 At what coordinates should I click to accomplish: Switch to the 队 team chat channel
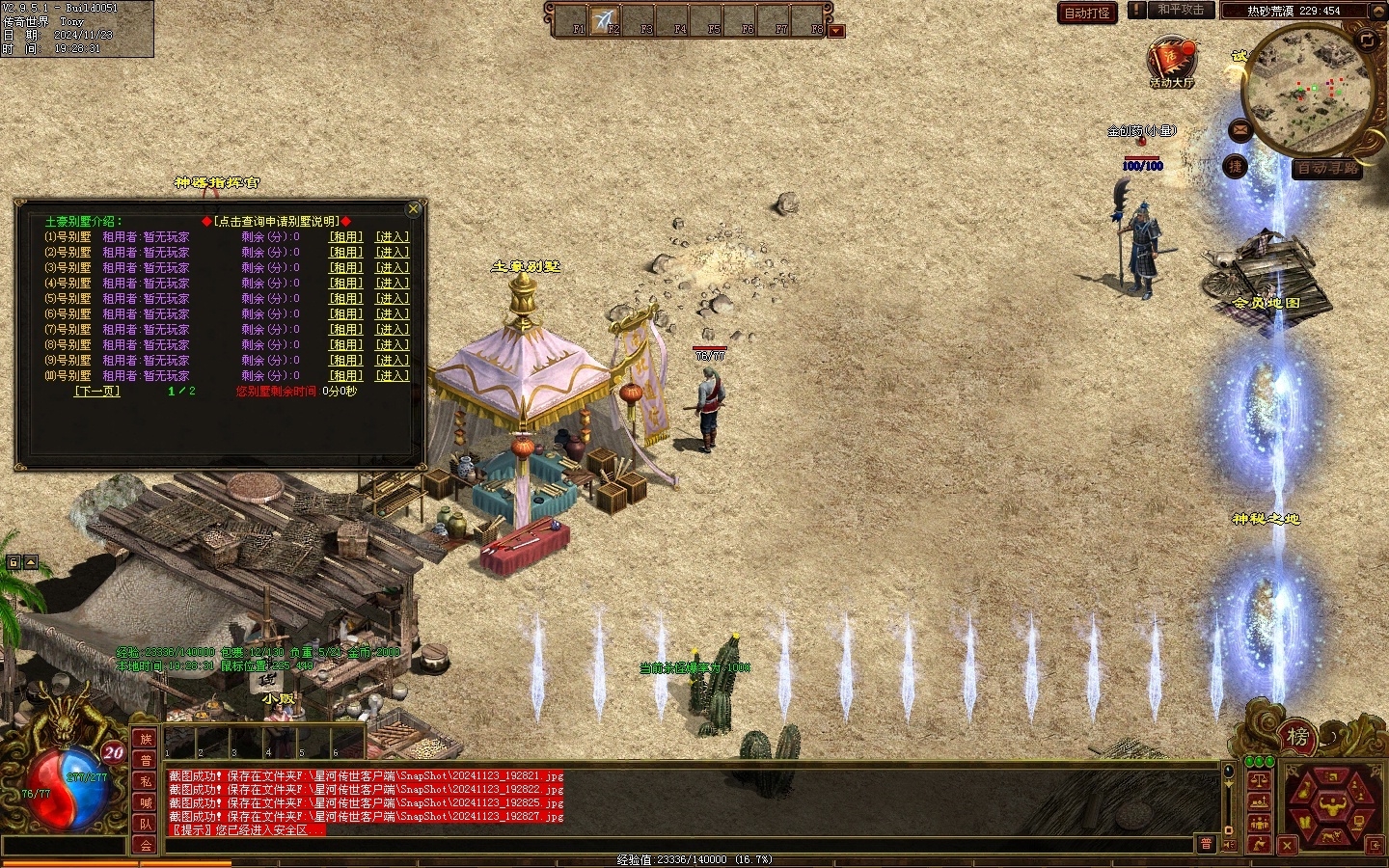pyautogui.click(x=146, y=824)
